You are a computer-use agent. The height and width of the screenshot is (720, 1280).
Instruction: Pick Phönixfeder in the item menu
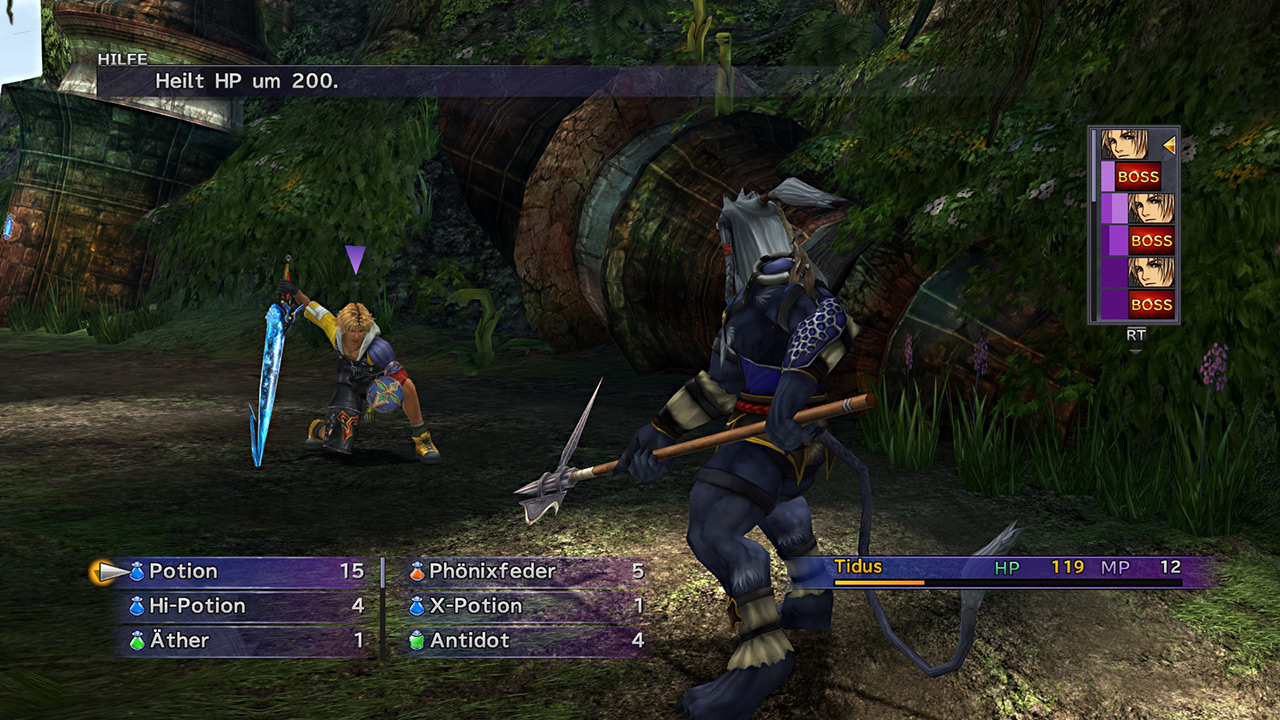pos(491,572)
